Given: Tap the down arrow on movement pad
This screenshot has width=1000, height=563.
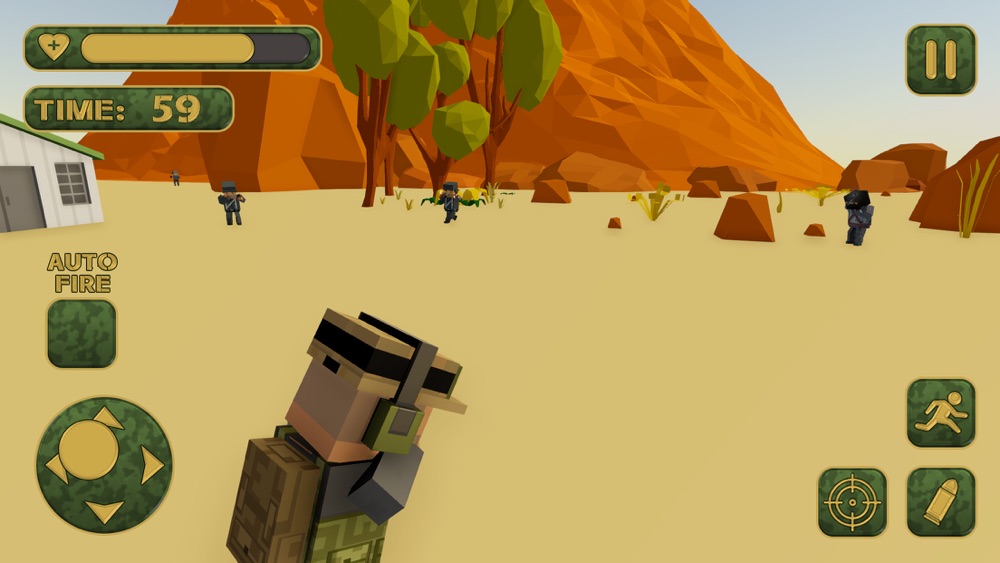Looking at the screenshot, I should coord(104,512).
